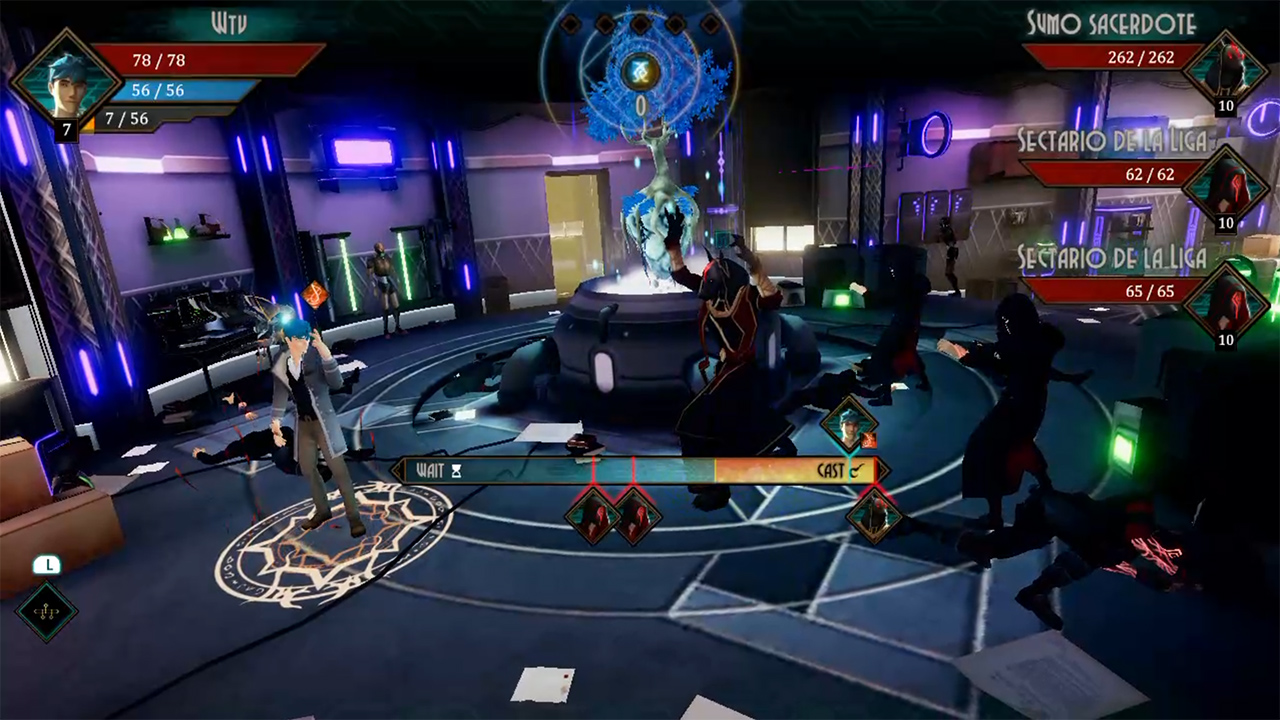Click the enemy marker at the CAST end
This screenshot has width=1280, height=720.
(875, 516)
